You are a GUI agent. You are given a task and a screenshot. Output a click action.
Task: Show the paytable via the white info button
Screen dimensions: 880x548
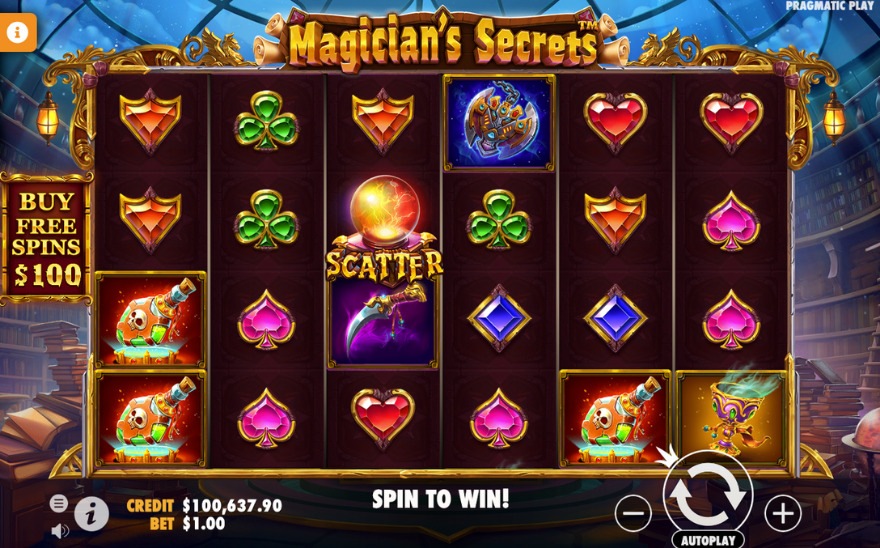[x=92, y=514]
